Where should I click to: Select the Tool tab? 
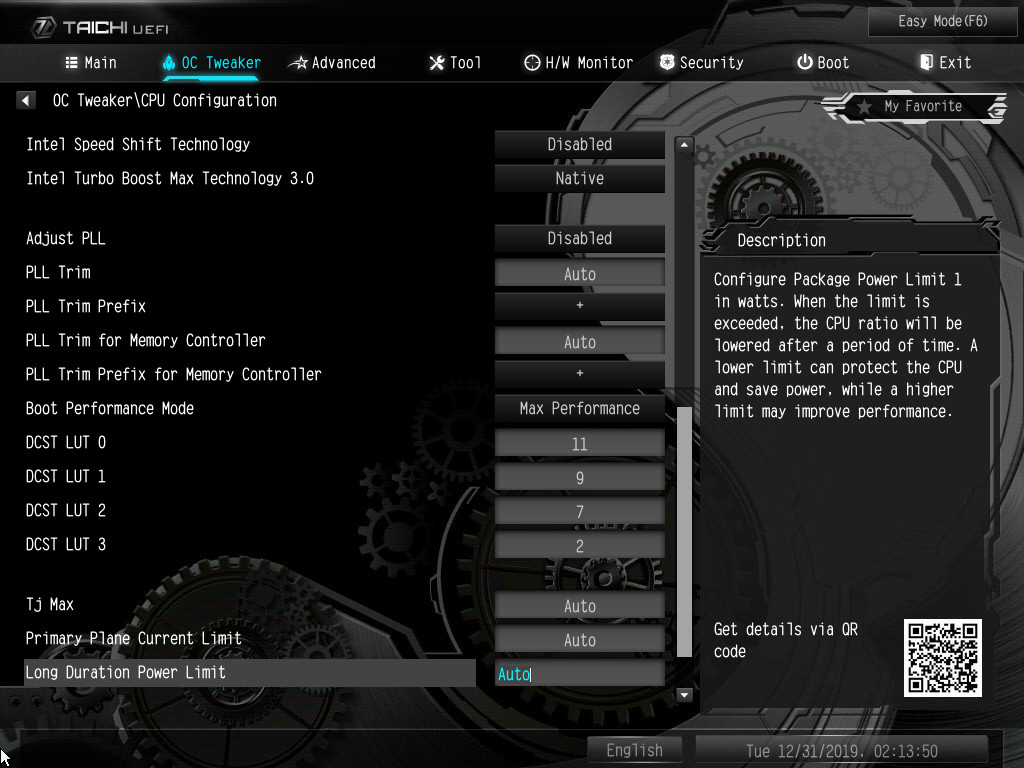point(455,62)
